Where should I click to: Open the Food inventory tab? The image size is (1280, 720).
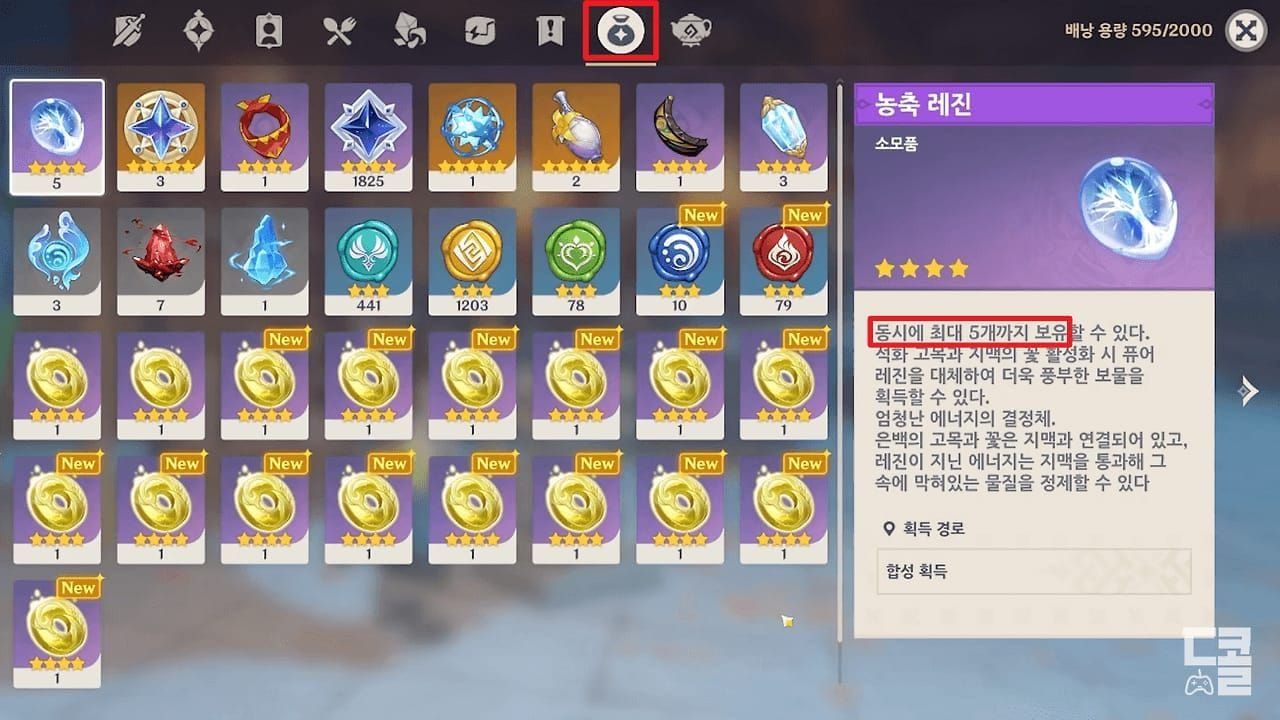point(340,30)
